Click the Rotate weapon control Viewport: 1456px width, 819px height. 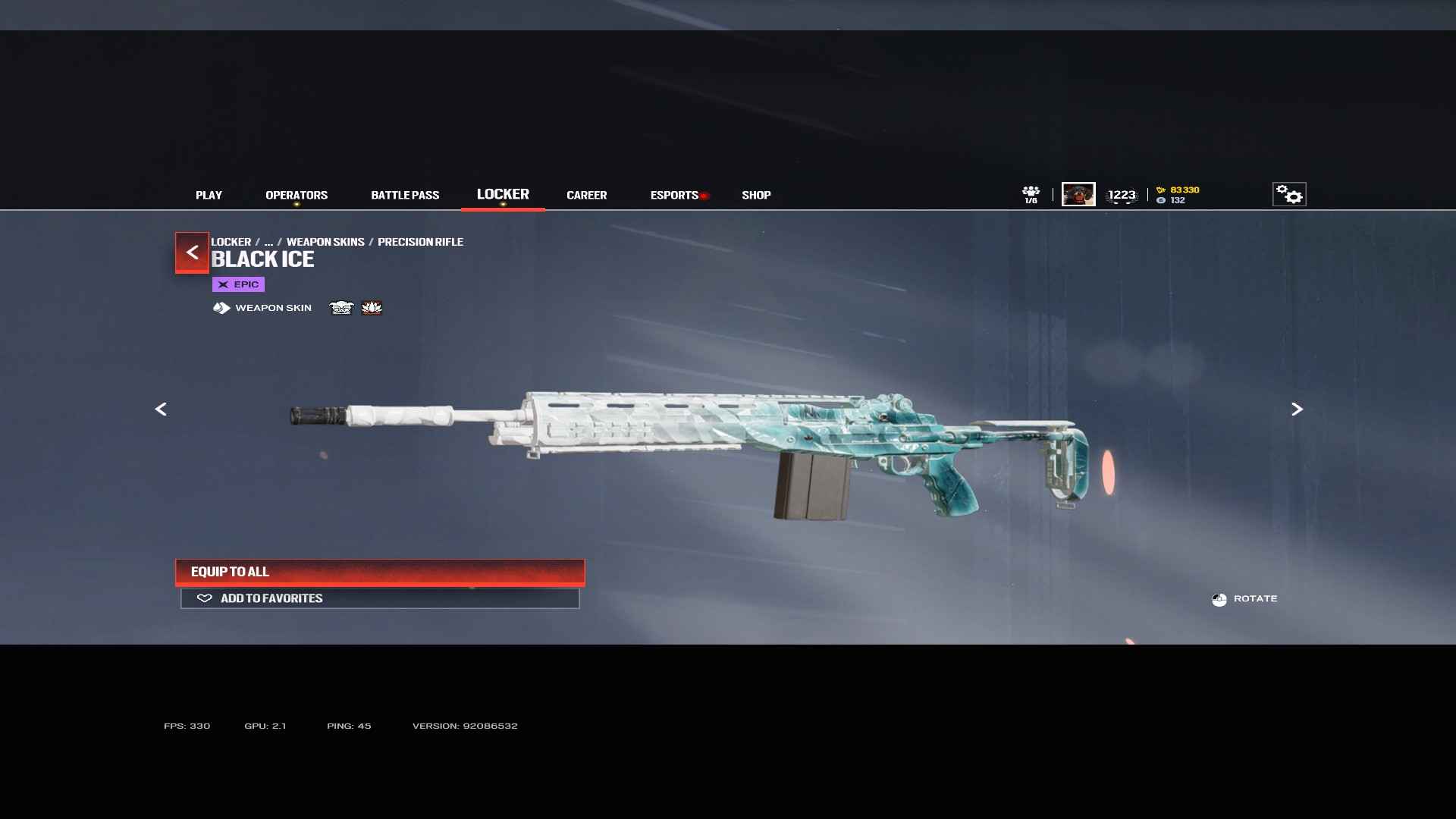coord(1244,599)
